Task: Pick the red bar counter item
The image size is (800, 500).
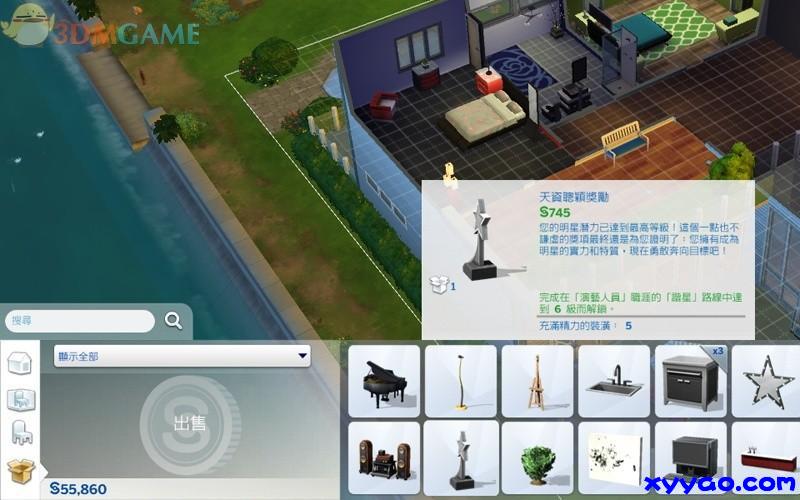Action: tap(768, 459)
